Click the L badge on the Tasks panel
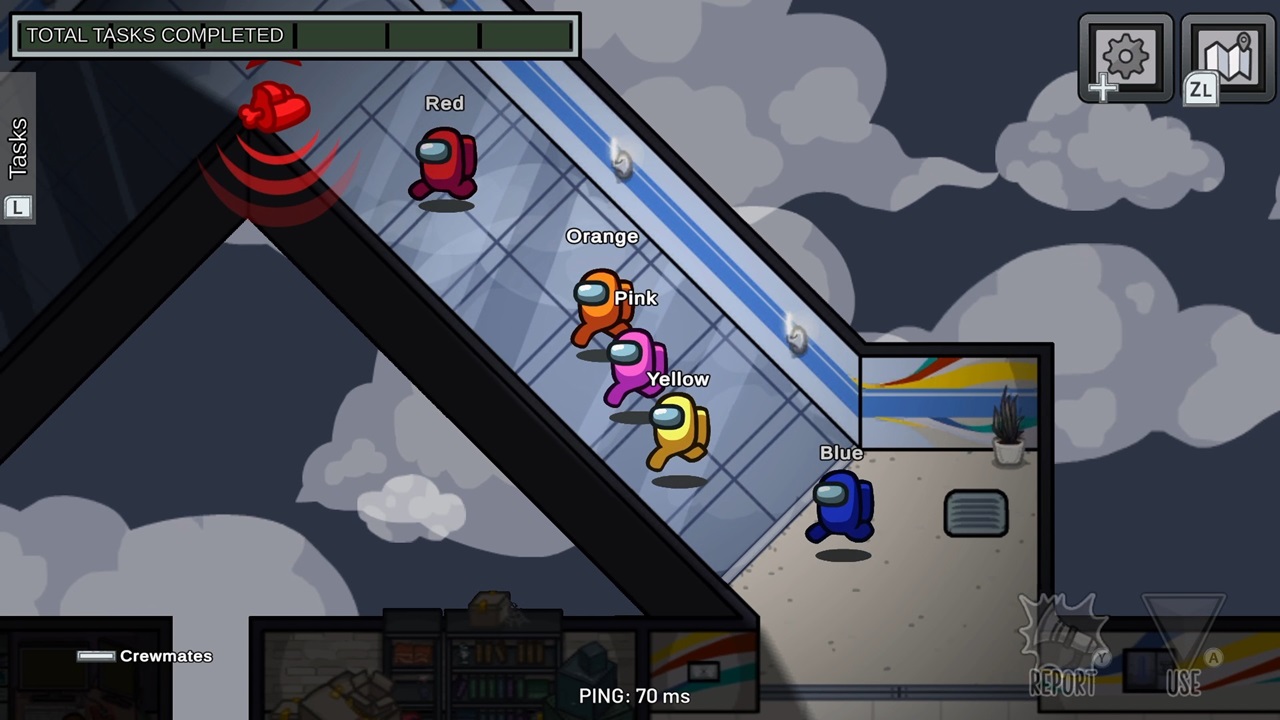This screenshot has height=720, width=1280. [x=17, y=207]
